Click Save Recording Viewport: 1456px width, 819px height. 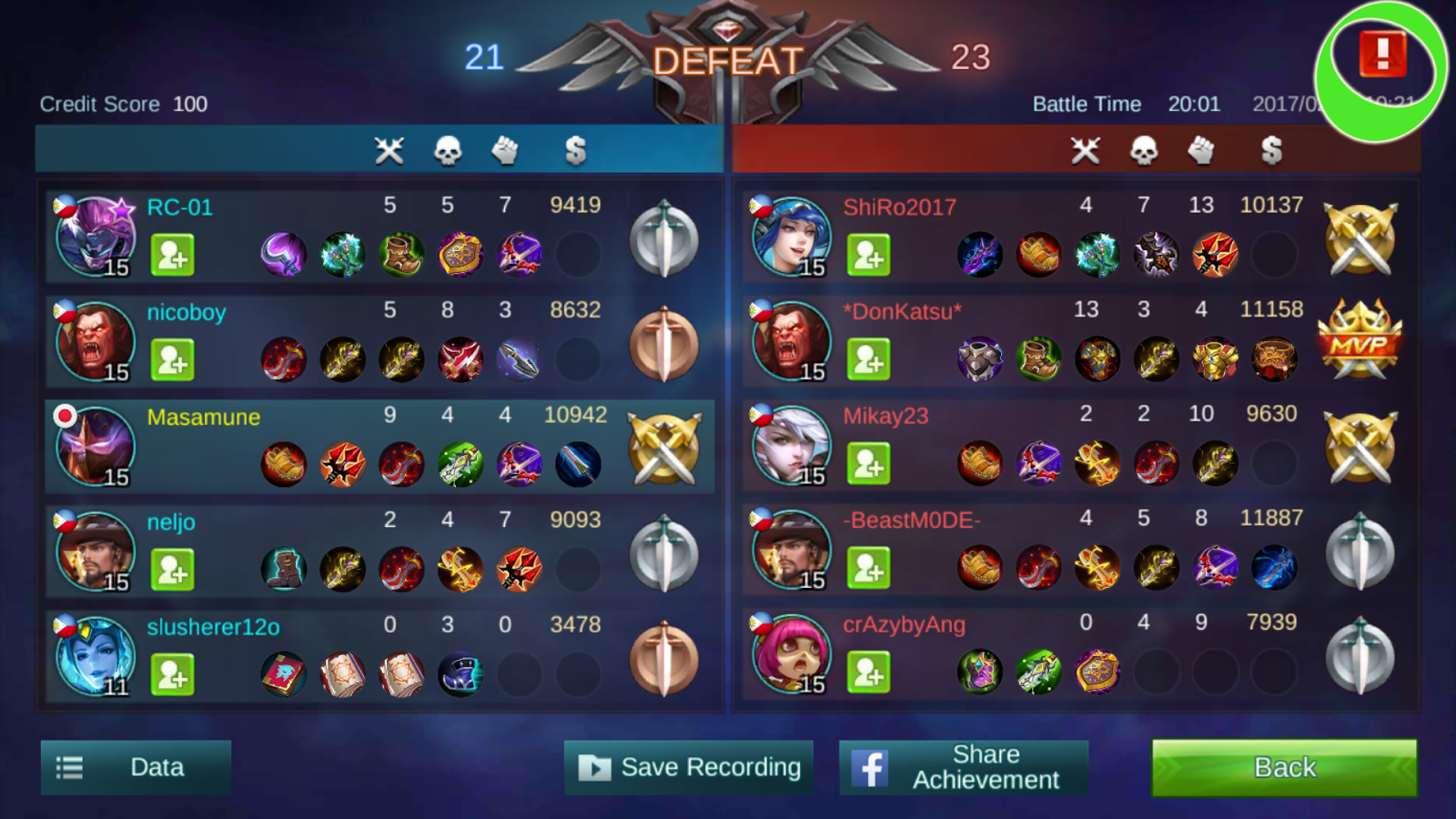pos(689,767)
